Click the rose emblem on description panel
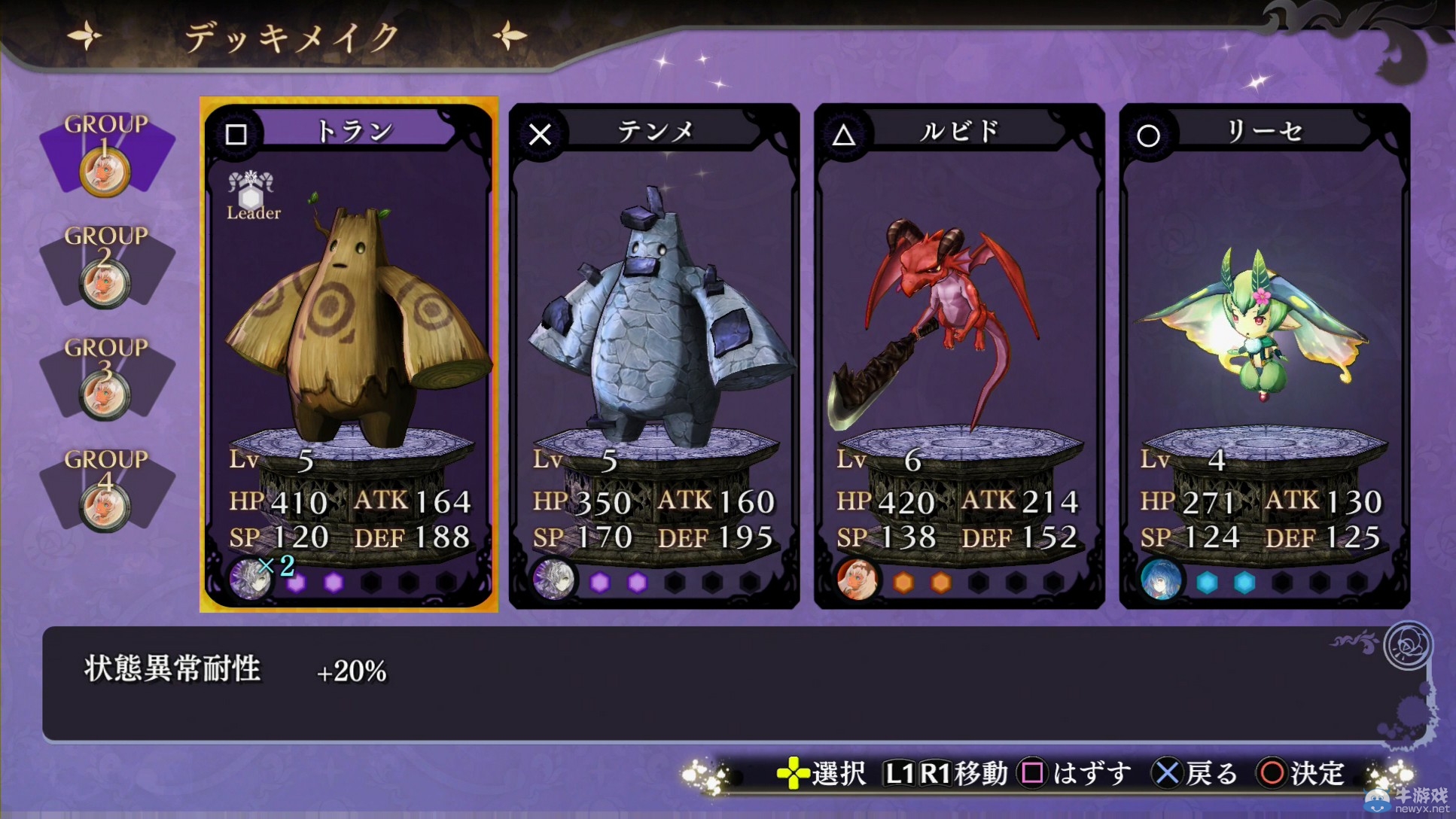This screenshot has height=819, width=1456. point(1406,645)
